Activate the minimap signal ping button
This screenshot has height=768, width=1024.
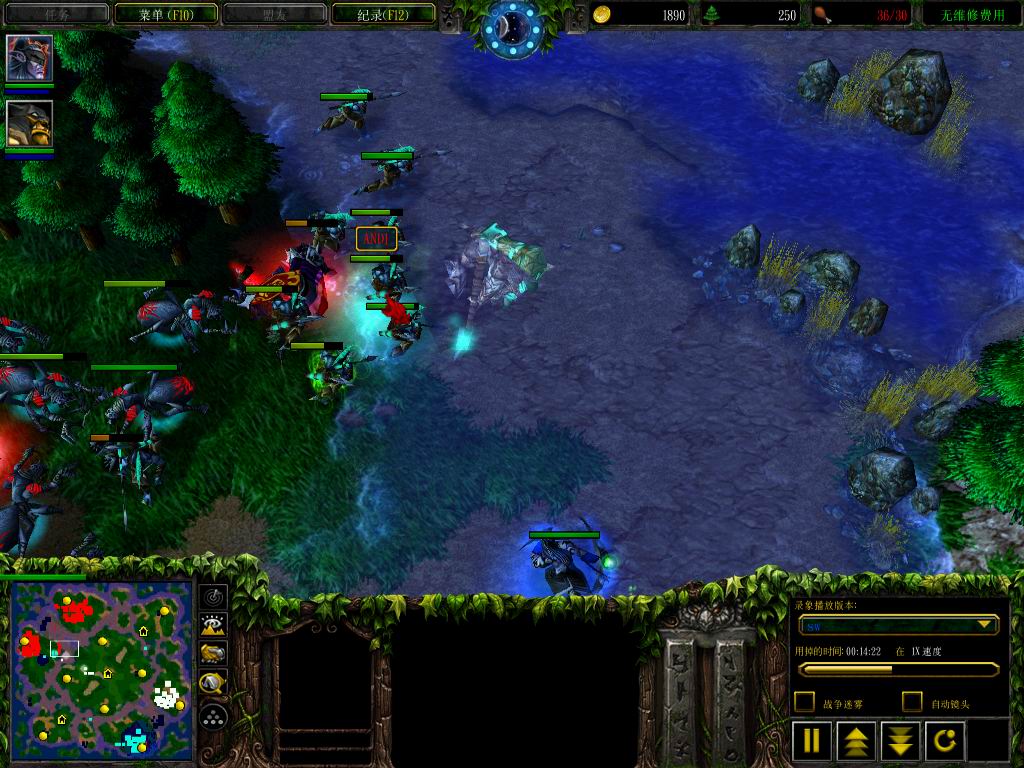coord(213,597)
